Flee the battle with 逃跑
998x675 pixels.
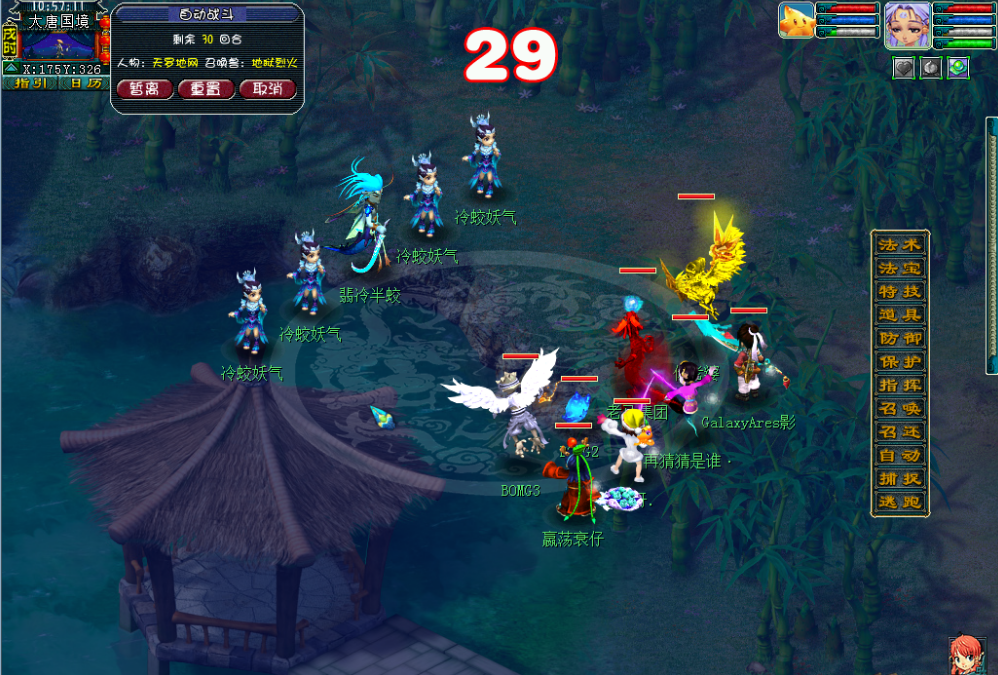(901, 502)
